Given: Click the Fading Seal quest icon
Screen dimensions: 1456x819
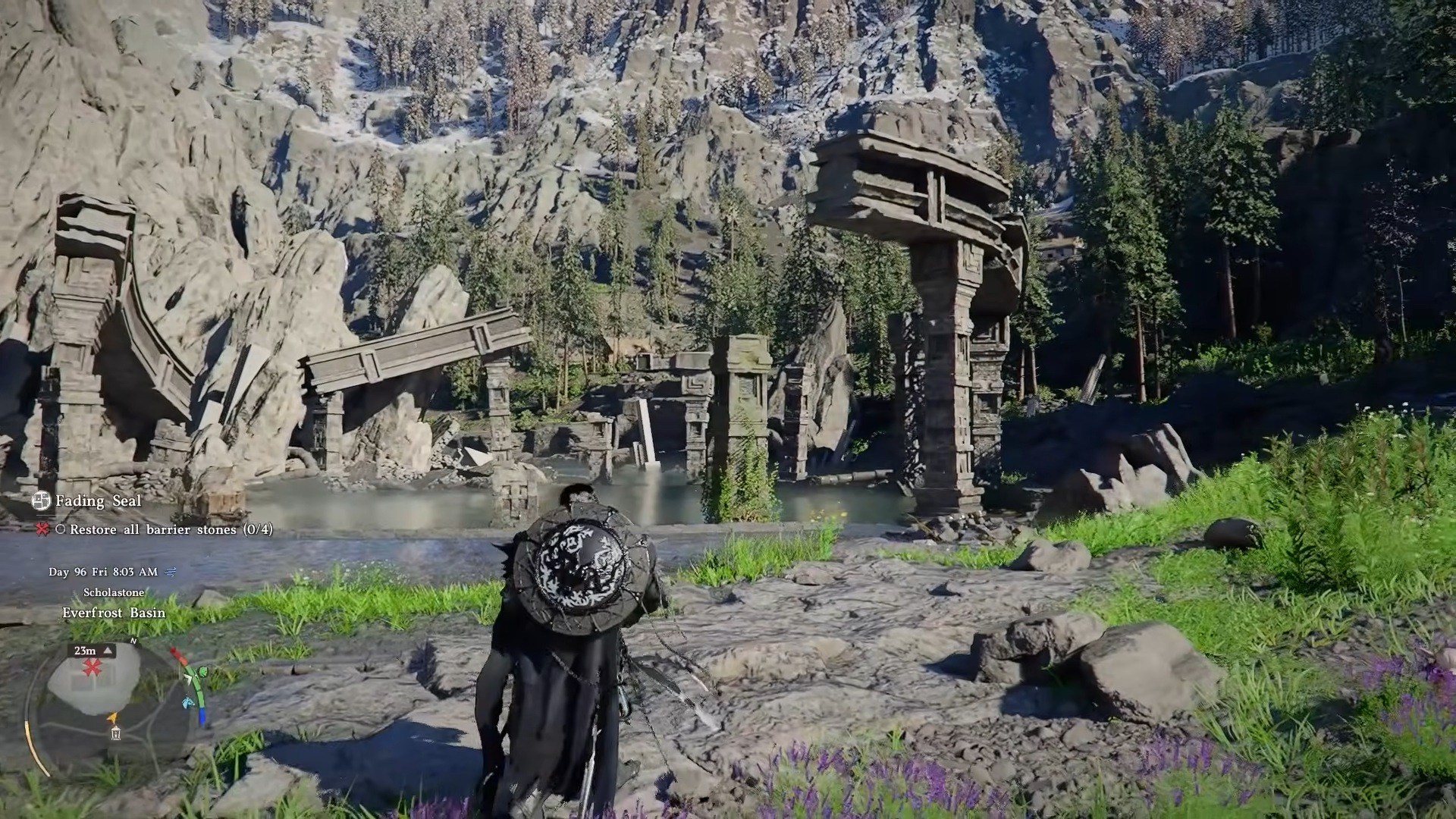Looking at the screenshot, I should (x=41, y=500).
